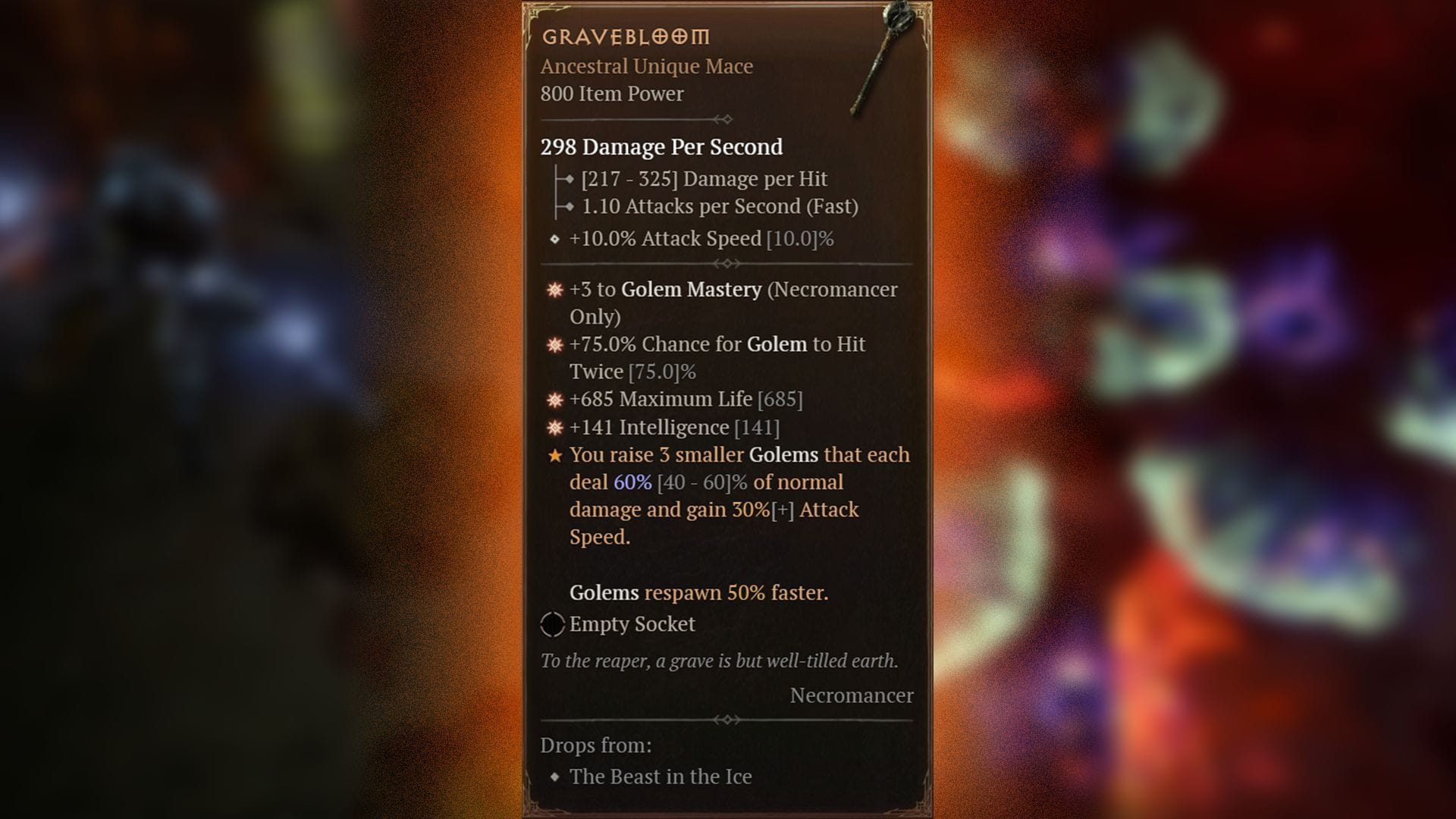Open the Drops from section header

tap(595, 745)
